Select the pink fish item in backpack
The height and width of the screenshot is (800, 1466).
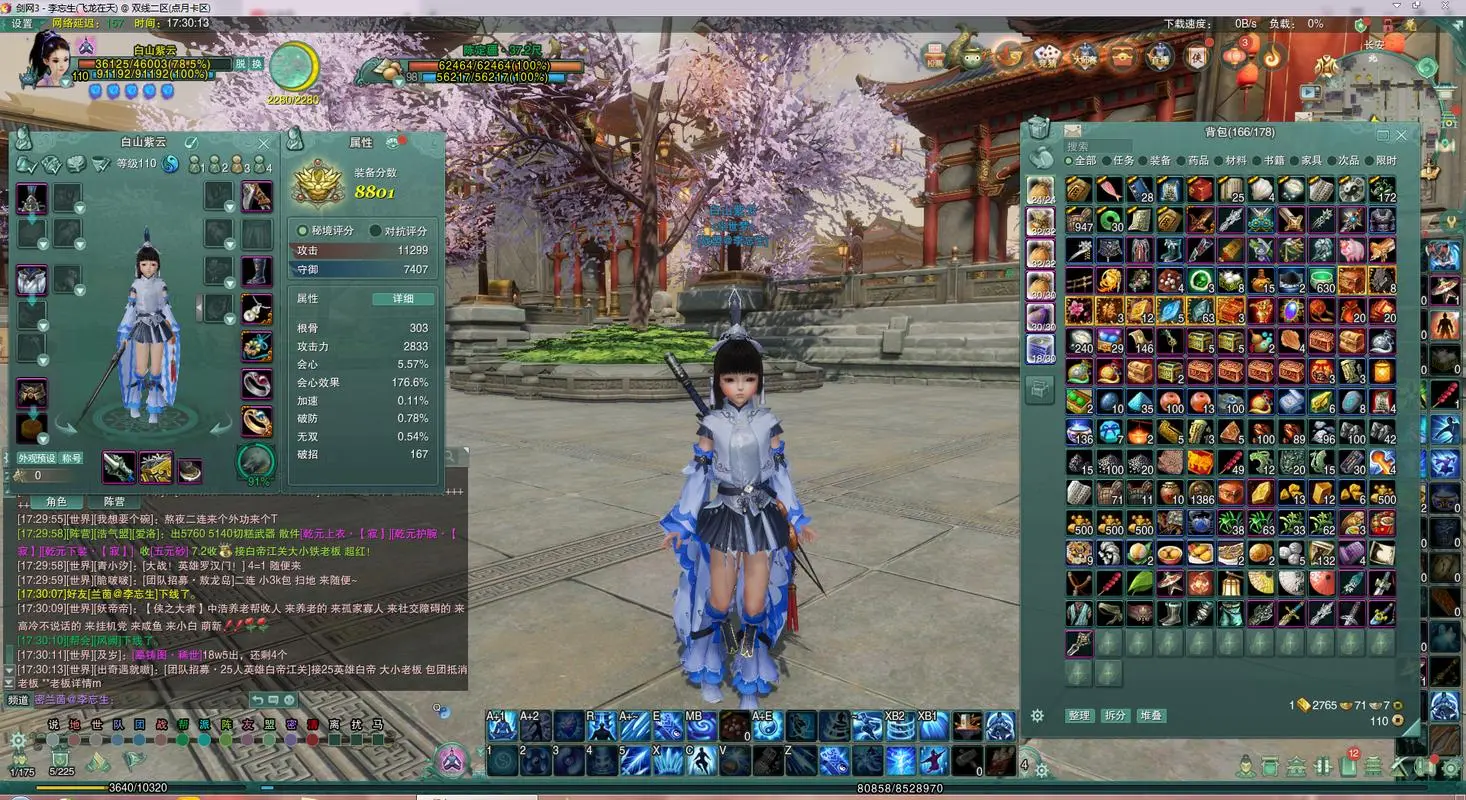[1109, 190]
